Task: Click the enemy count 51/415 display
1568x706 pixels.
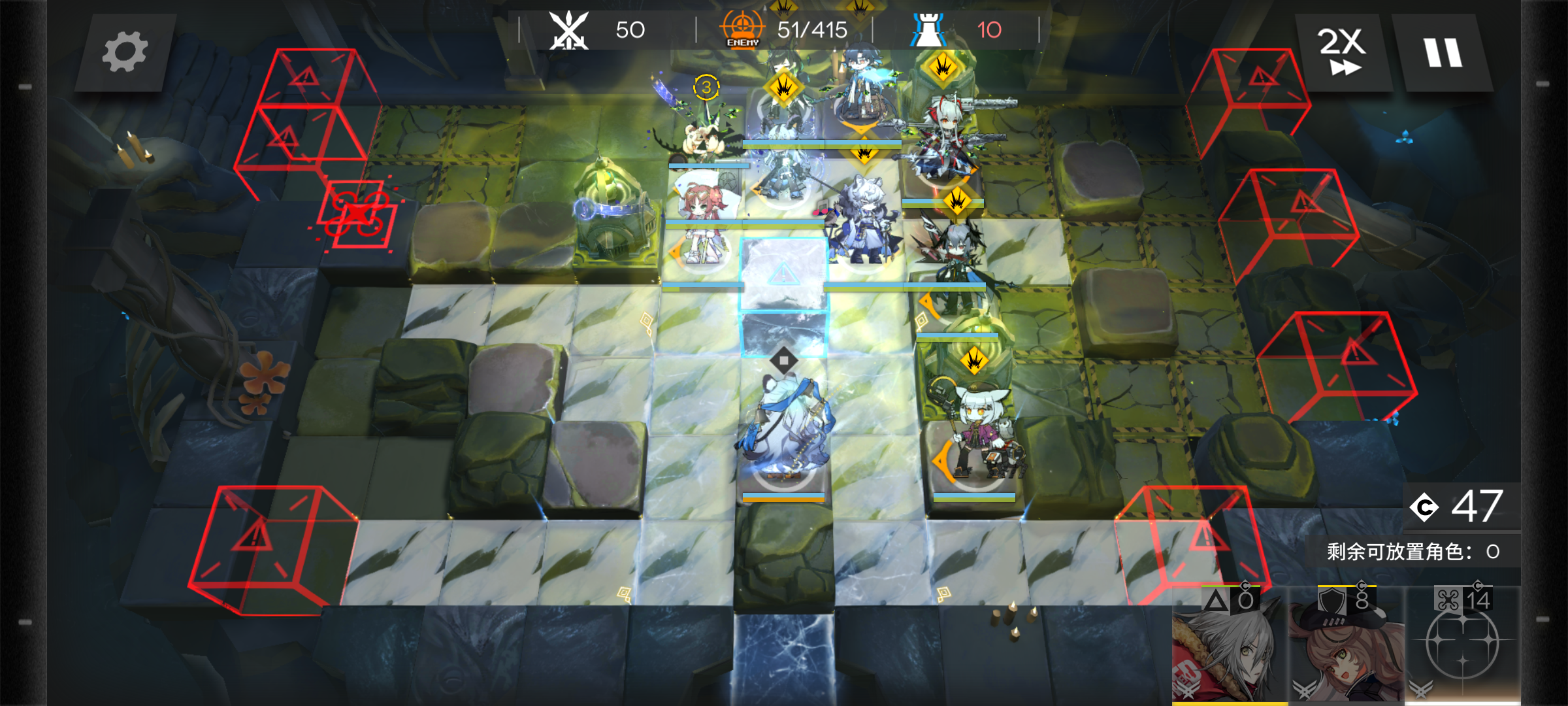Action: click(x=810, y=29)
